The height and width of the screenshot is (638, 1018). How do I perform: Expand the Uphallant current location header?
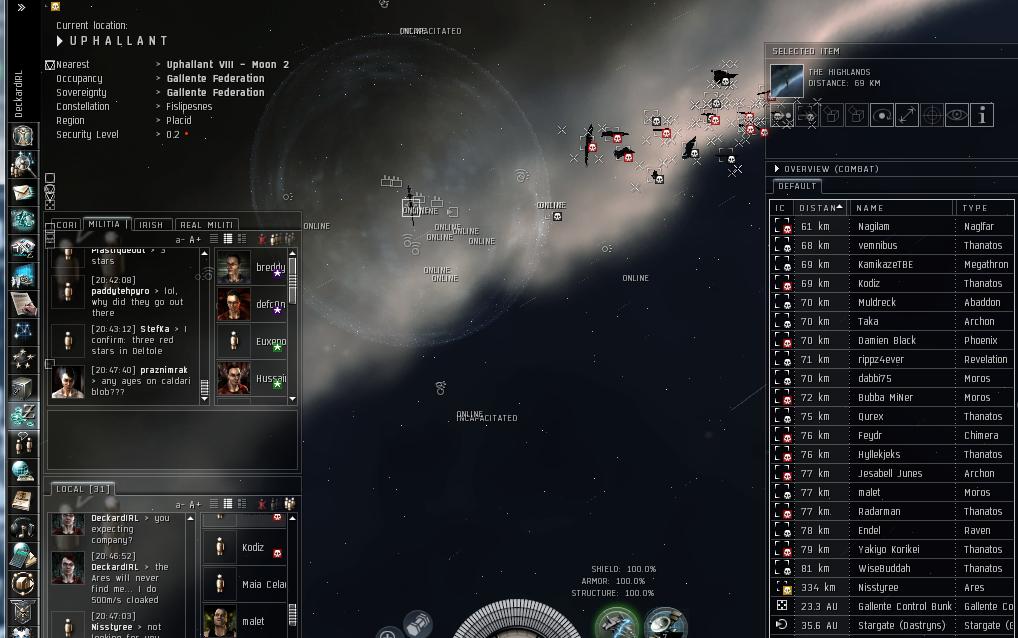point(61,41)
